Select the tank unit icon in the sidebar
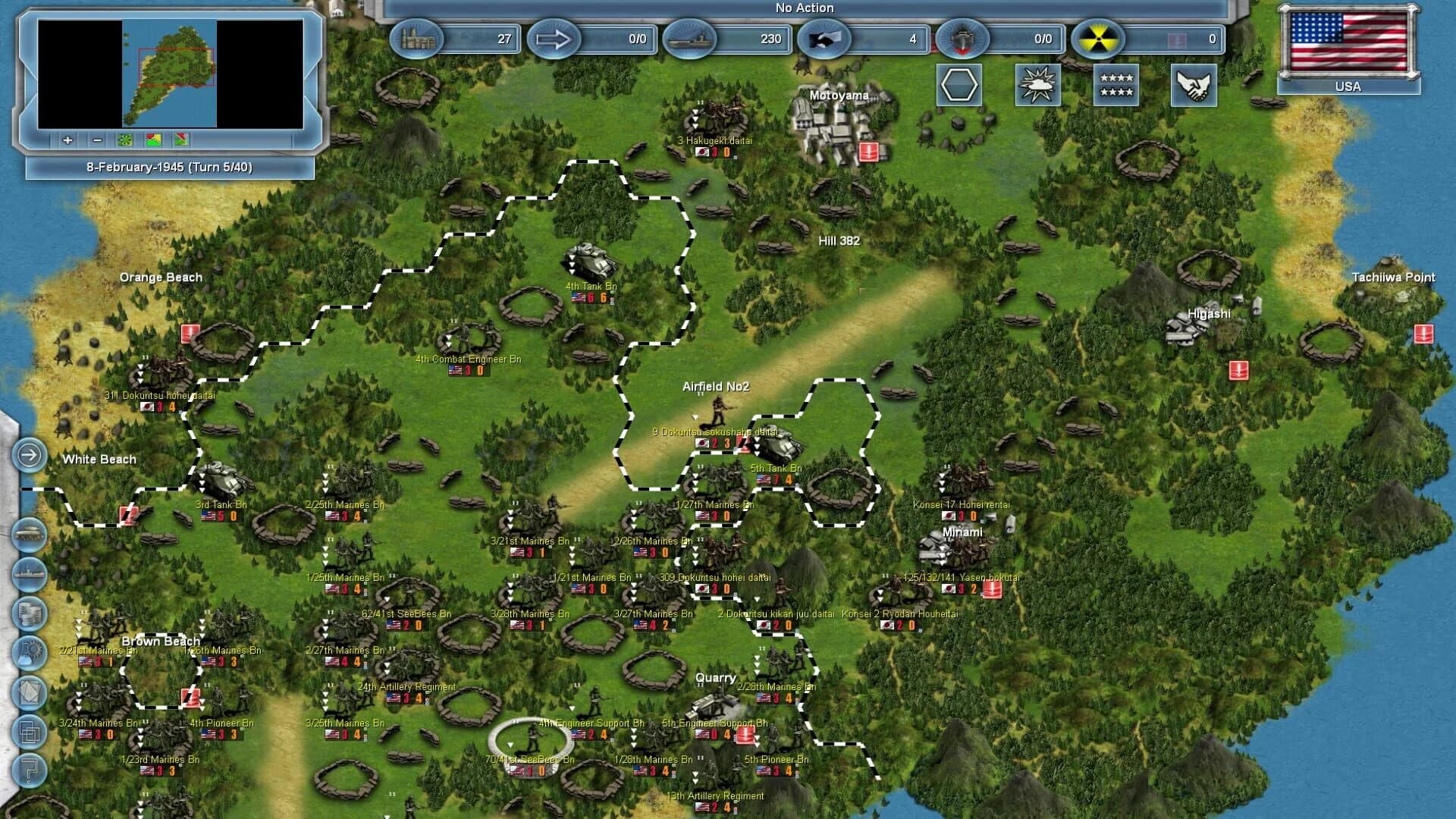The height and width of the screenshot is (819, 1456). [x=29, y=532]
